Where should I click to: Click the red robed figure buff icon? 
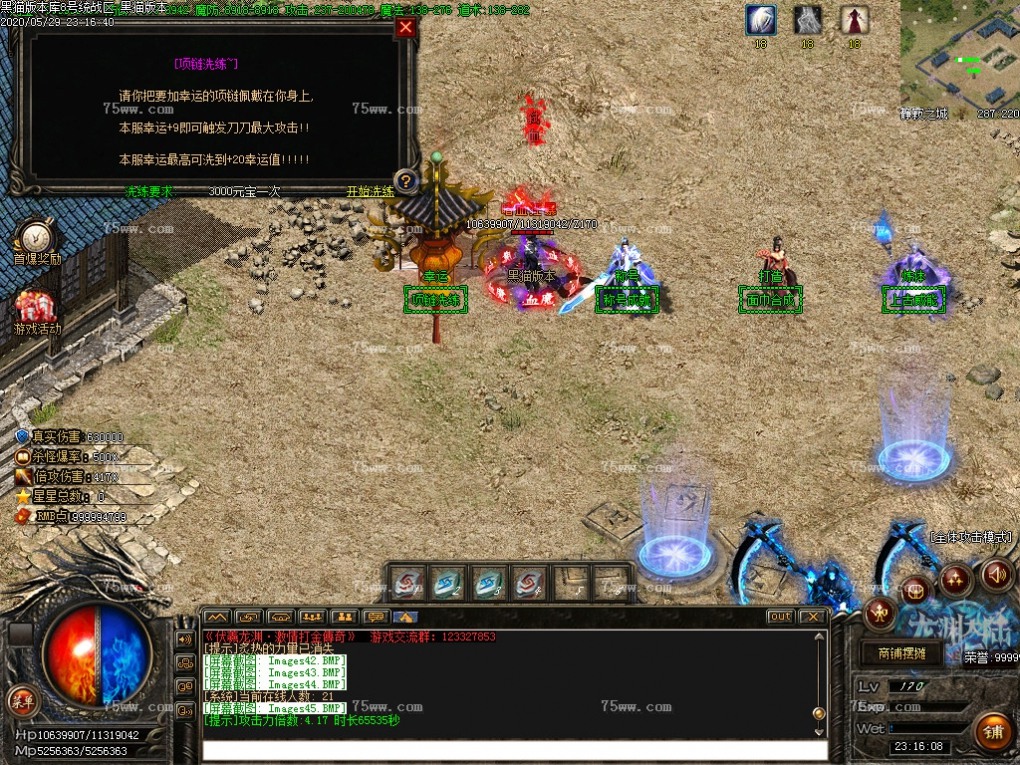854,20
